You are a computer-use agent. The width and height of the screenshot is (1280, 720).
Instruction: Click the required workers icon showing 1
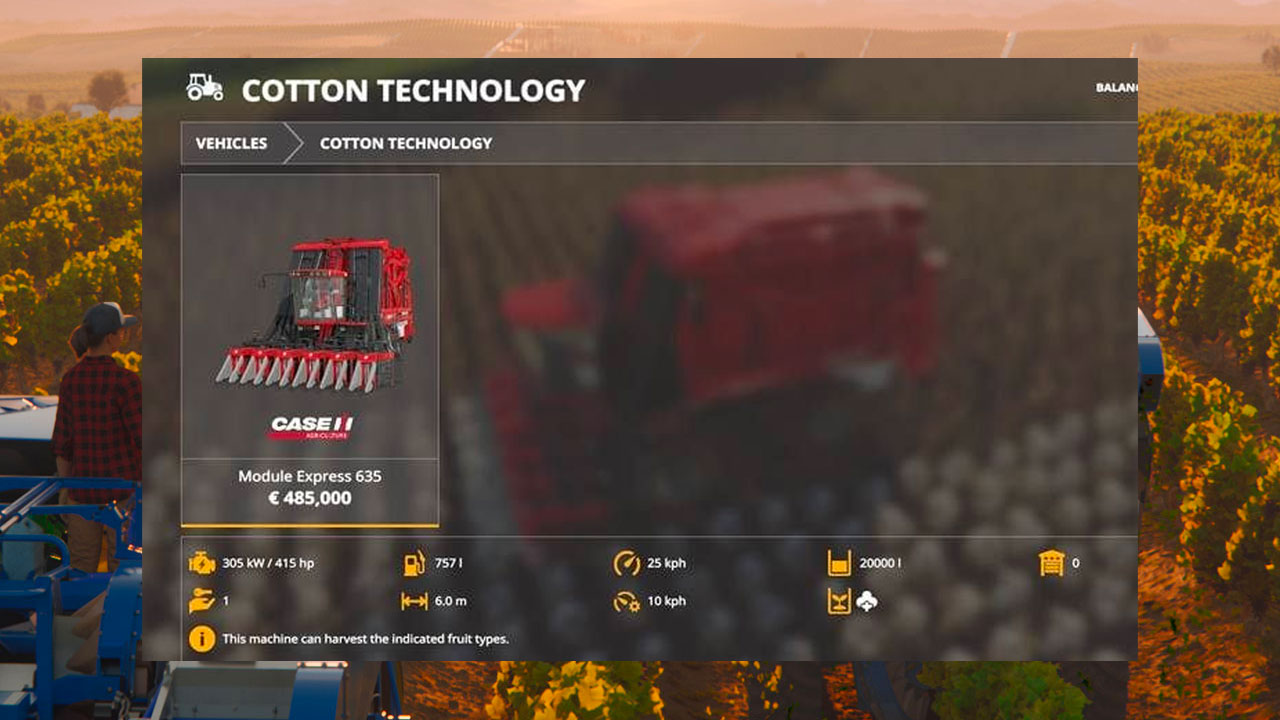click(201, 601)
